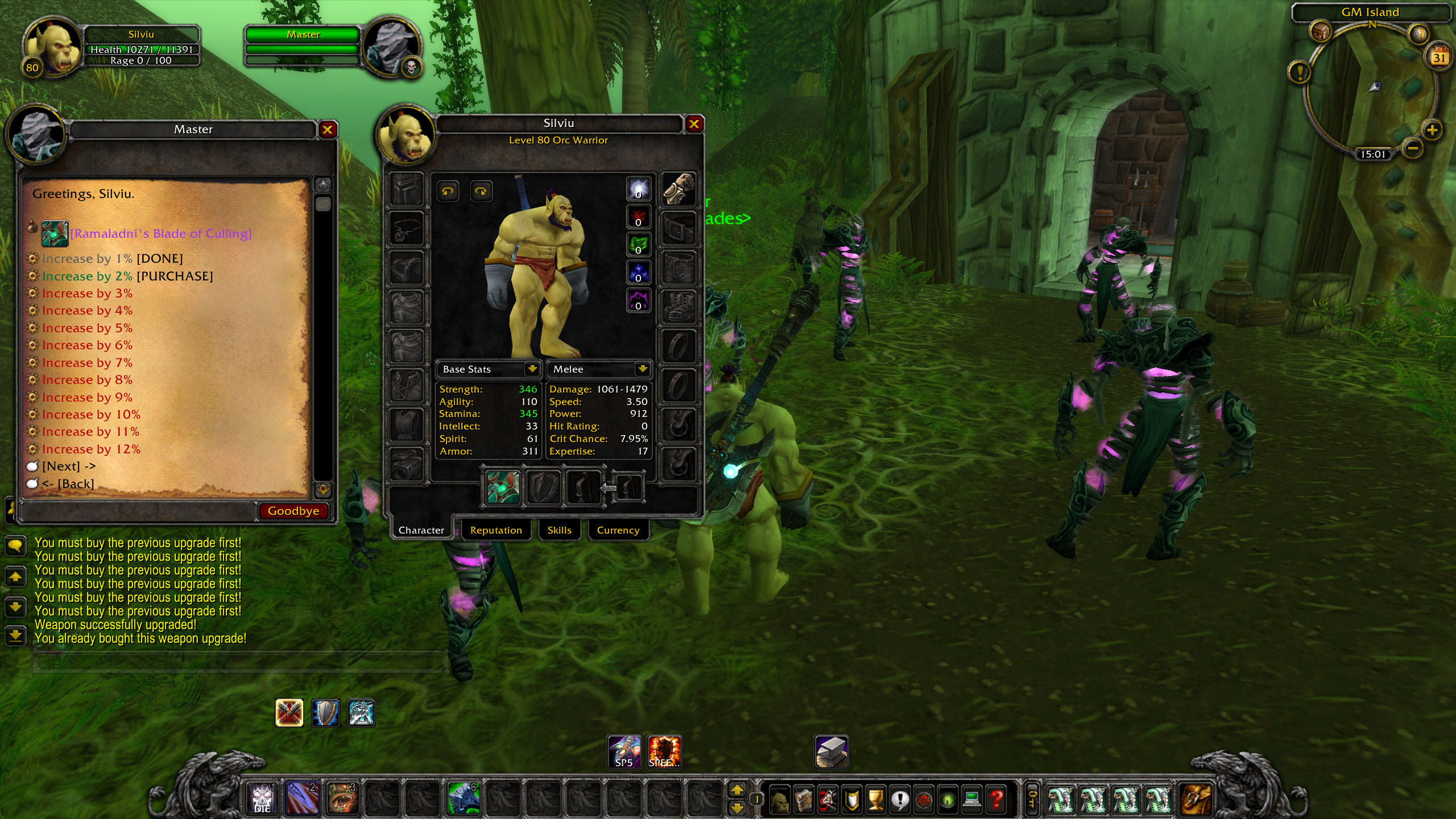Select the equipped main-hand weapon slot

[503, 488]
